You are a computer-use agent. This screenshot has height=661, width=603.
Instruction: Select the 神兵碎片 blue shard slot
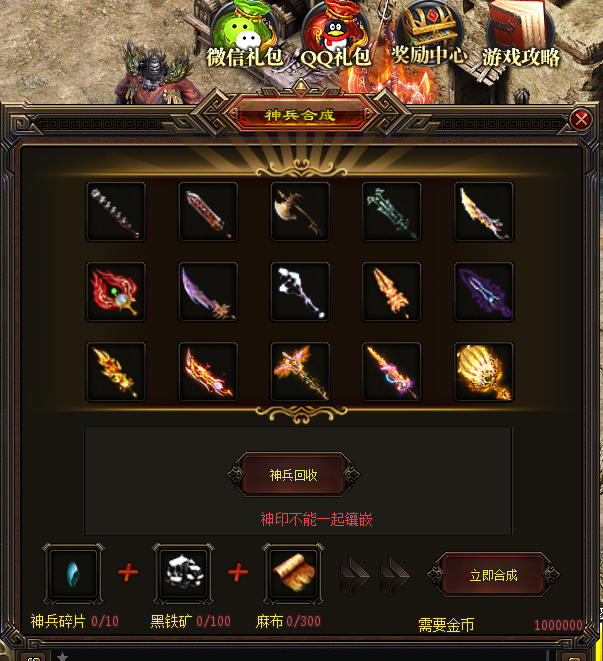[x=73, y=573]
